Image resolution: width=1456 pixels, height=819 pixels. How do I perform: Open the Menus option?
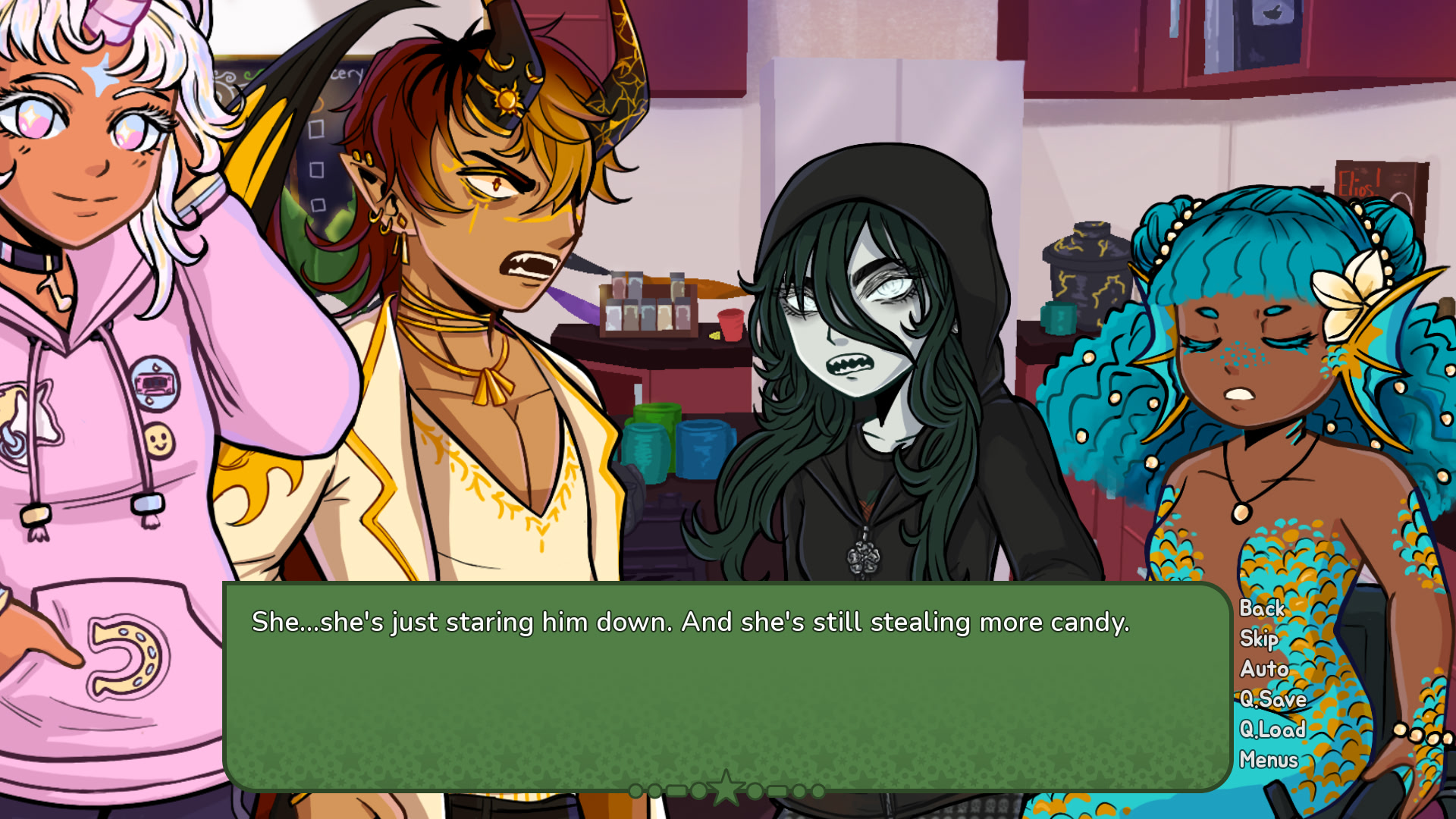[1269, 760]
